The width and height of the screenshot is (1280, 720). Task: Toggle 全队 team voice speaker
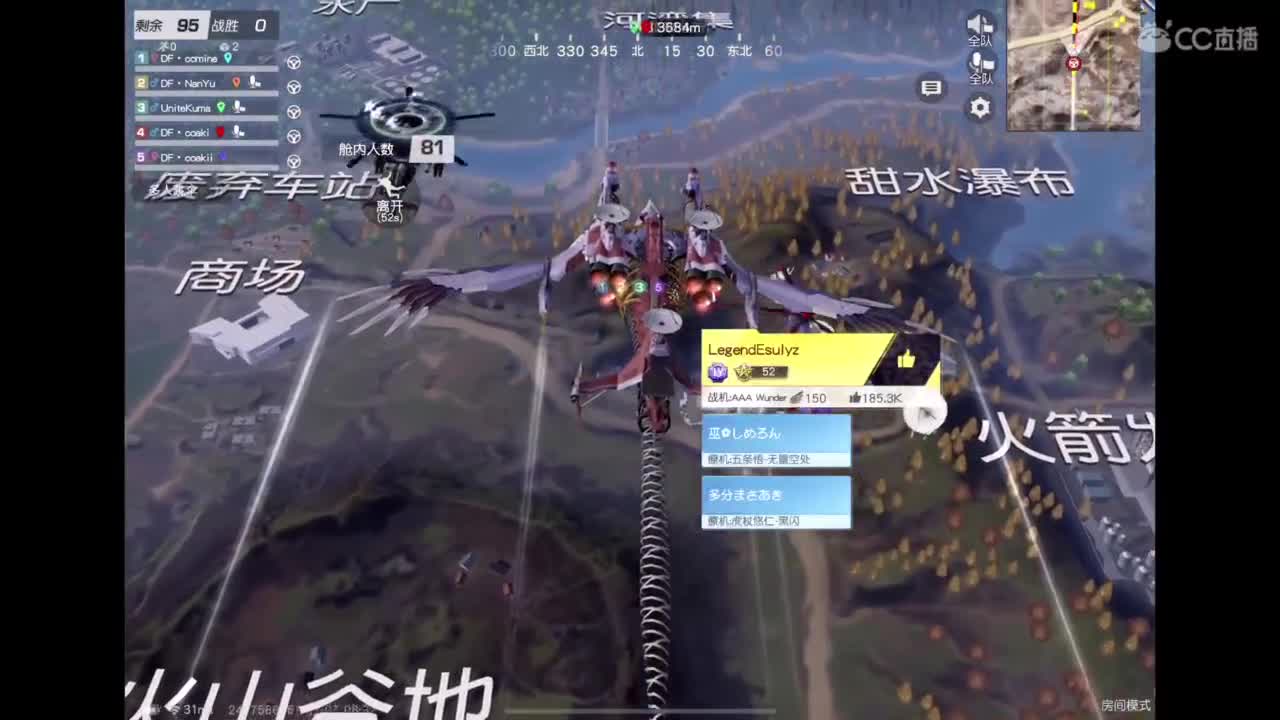click(979, 25)
